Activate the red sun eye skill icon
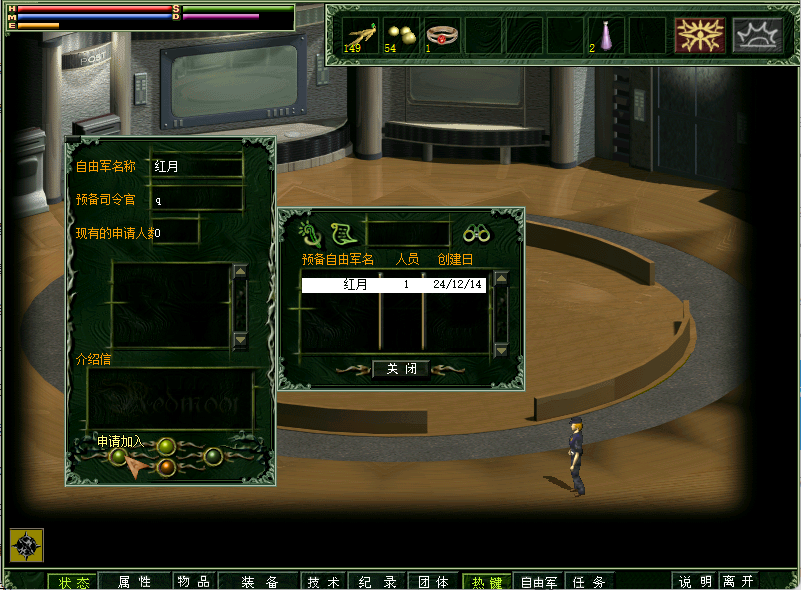 coord(699,35)
